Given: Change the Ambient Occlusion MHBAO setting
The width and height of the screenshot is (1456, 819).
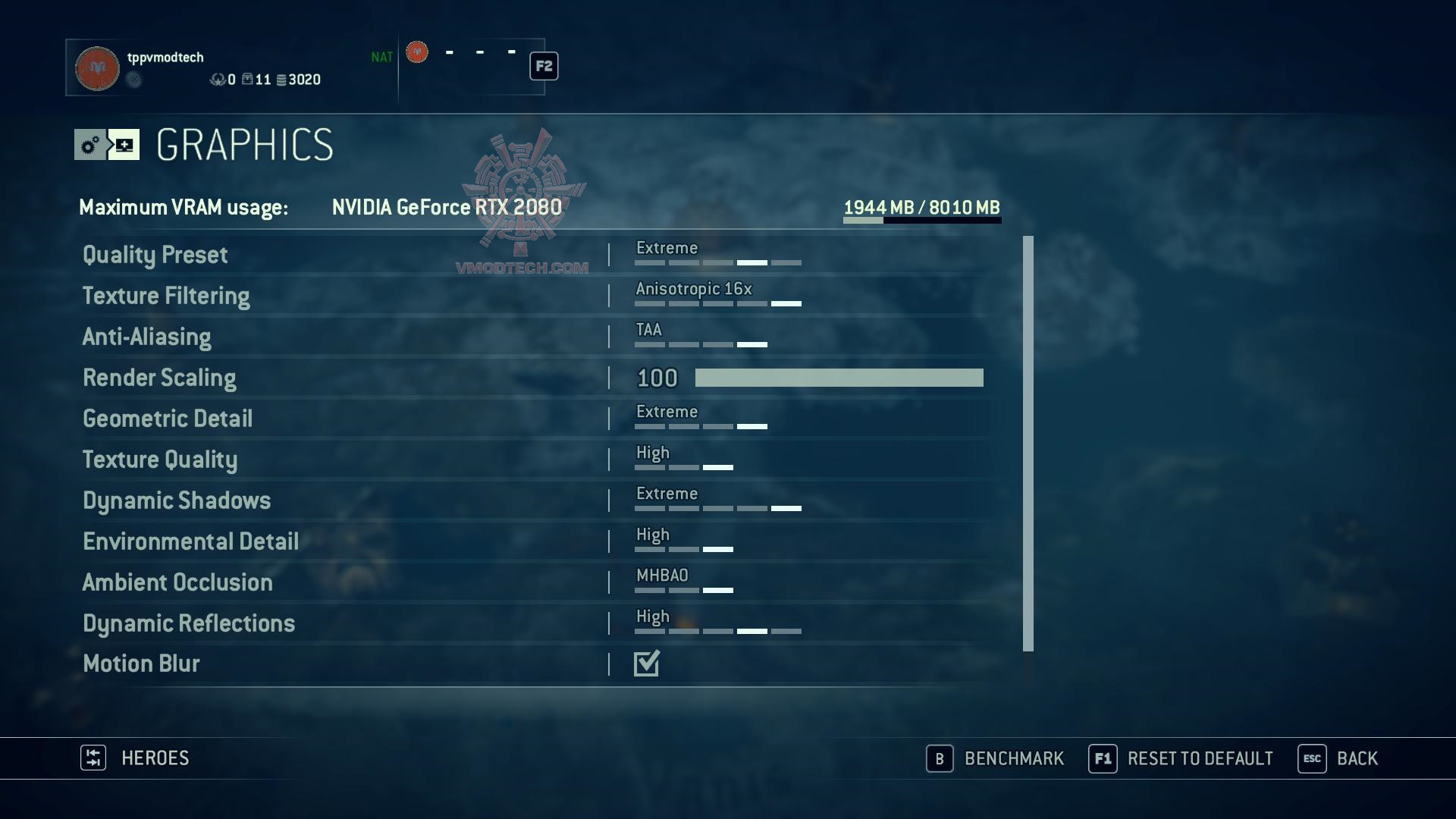Looking at the screenshot, I should tap(683, 582).
